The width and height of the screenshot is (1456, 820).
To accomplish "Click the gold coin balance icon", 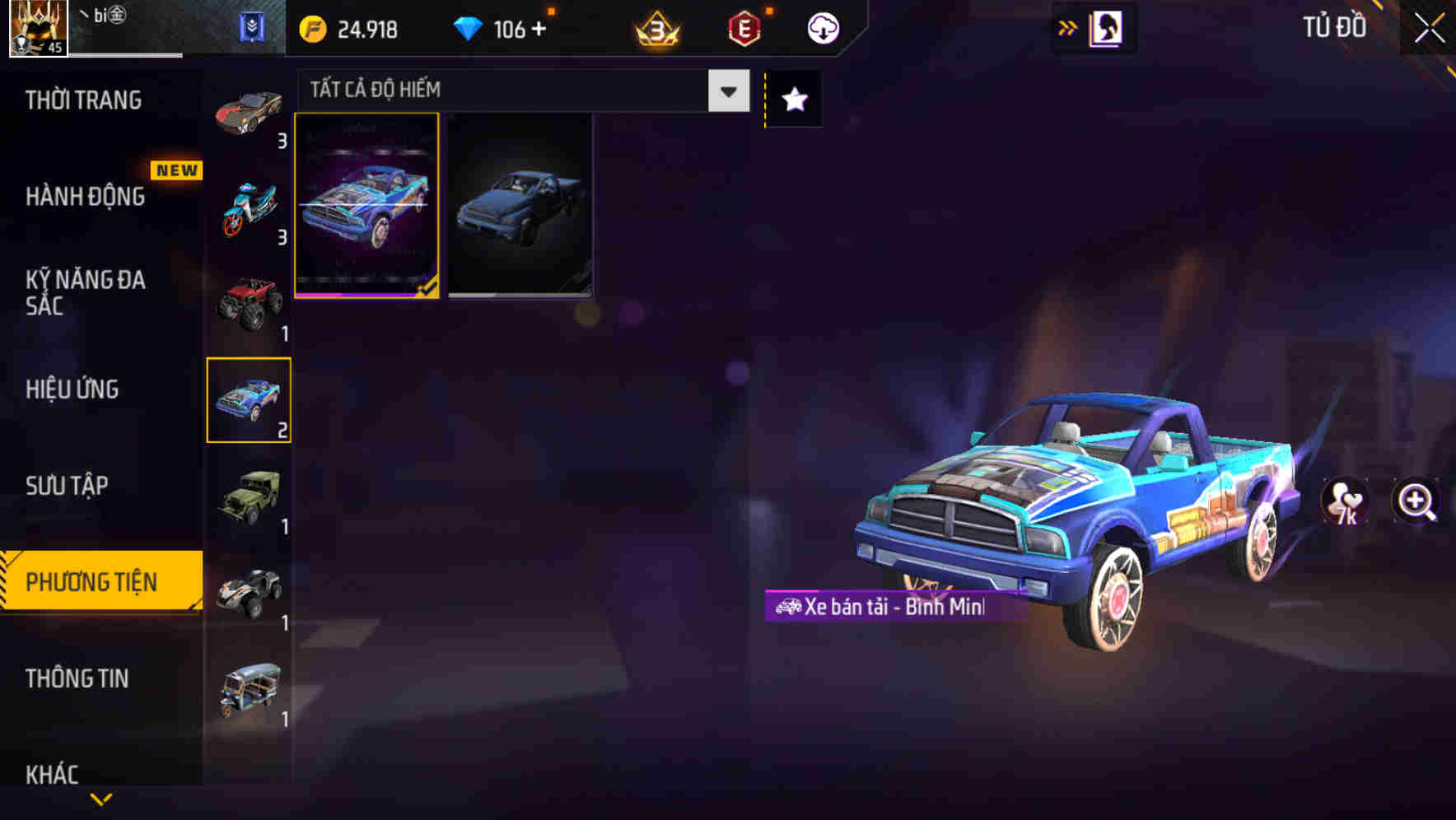I will click(x=311, y=30).
